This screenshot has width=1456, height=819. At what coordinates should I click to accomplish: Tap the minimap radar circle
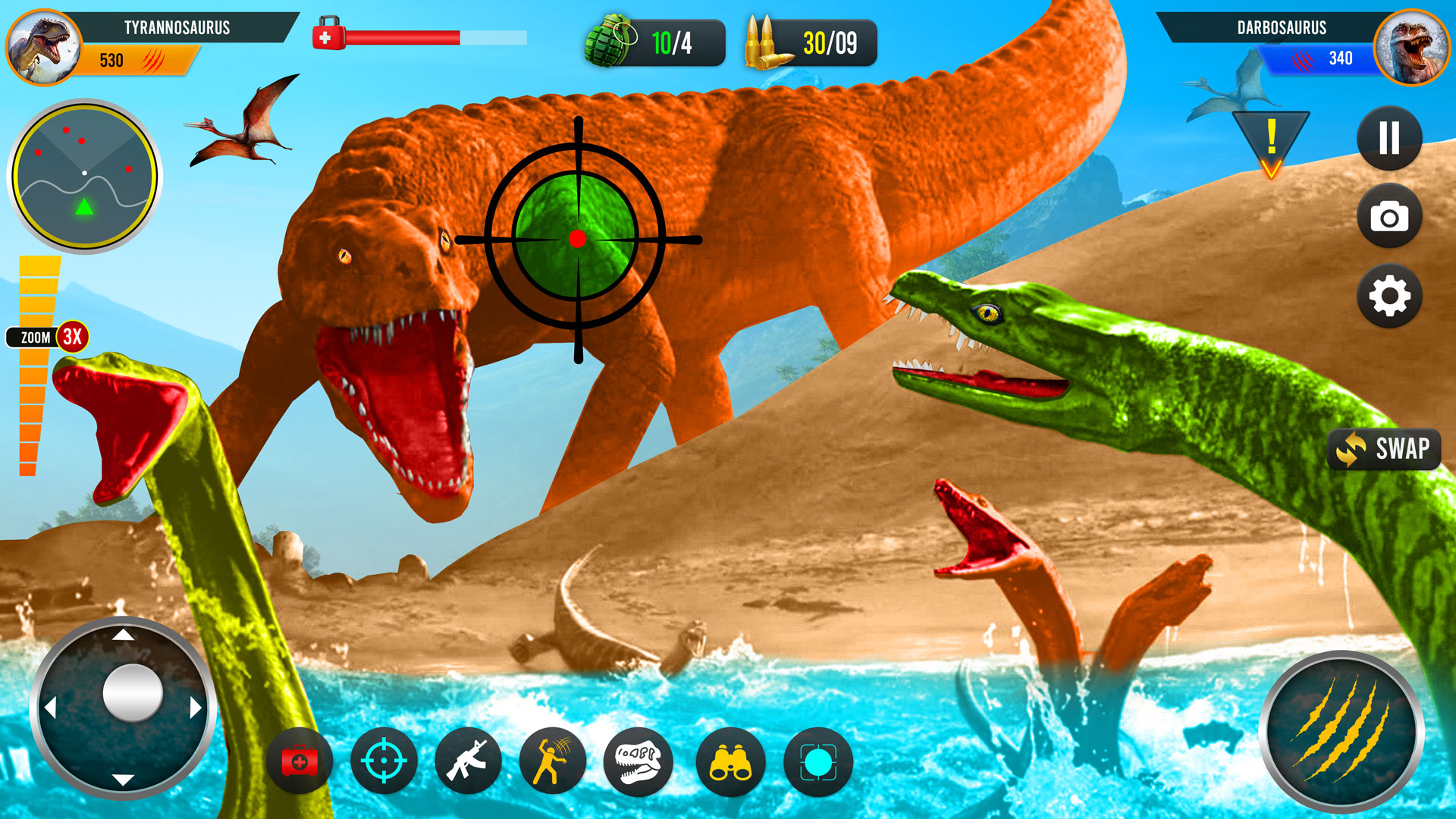click(86, 173)
